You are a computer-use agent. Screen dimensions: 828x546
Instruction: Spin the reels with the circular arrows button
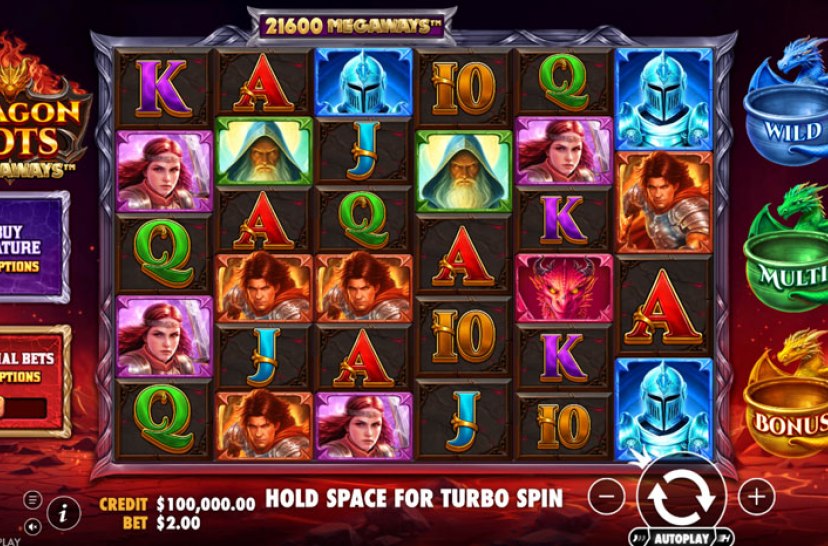[683, 495]
